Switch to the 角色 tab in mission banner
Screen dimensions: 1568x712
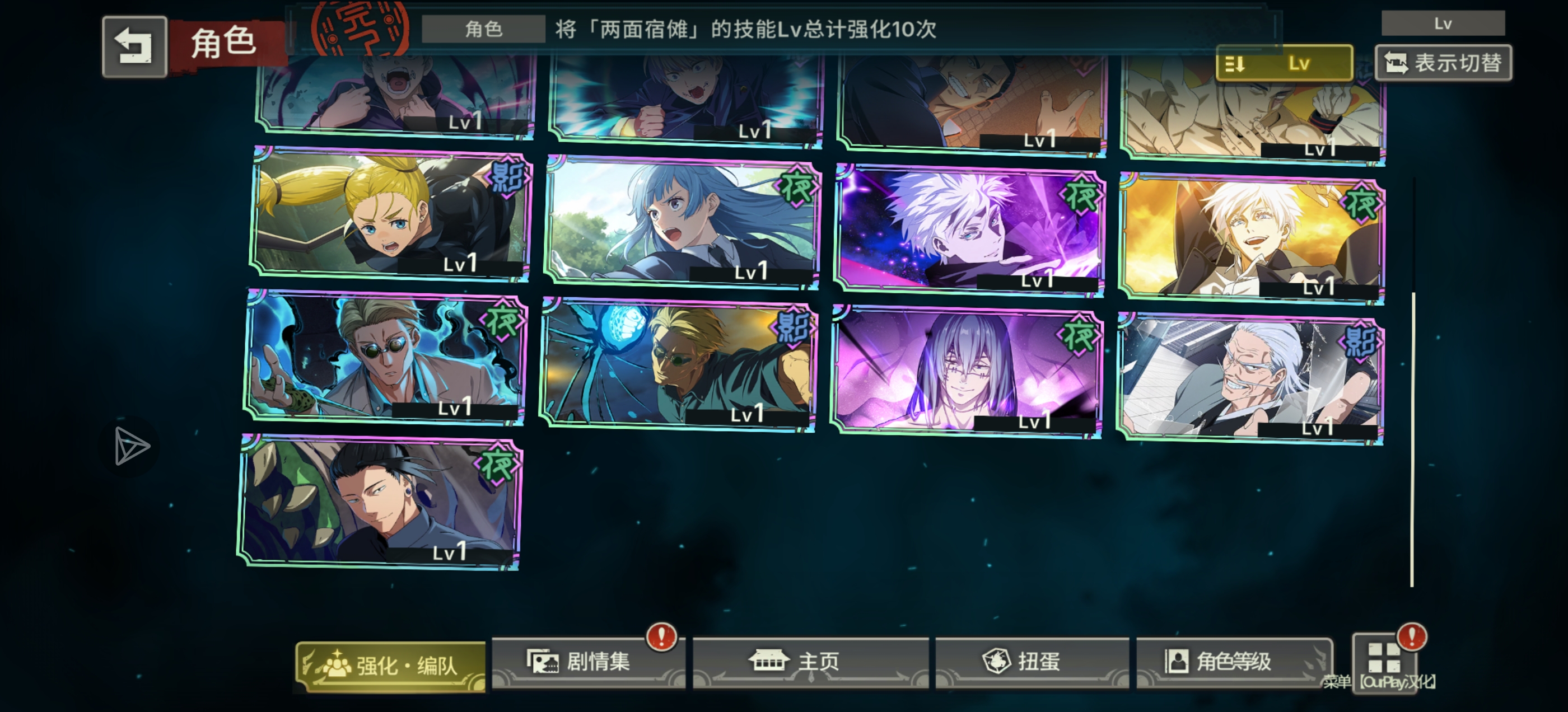485,30
